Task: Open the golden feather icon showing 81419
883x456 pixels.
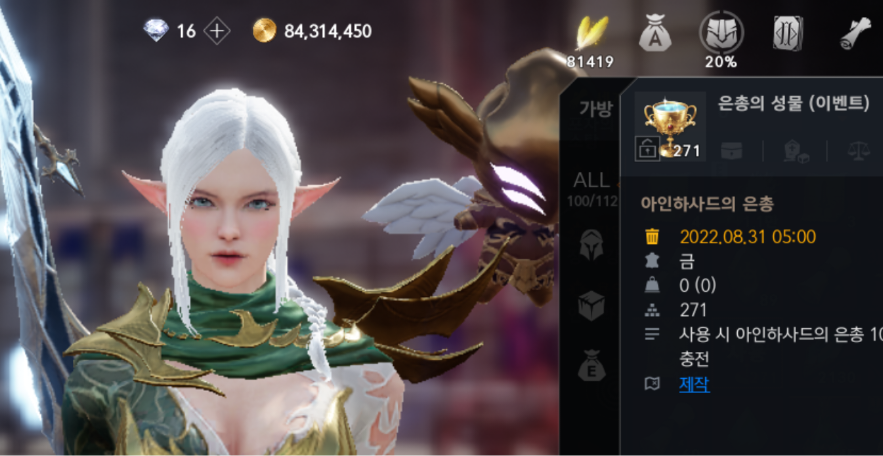Action: 590,35
